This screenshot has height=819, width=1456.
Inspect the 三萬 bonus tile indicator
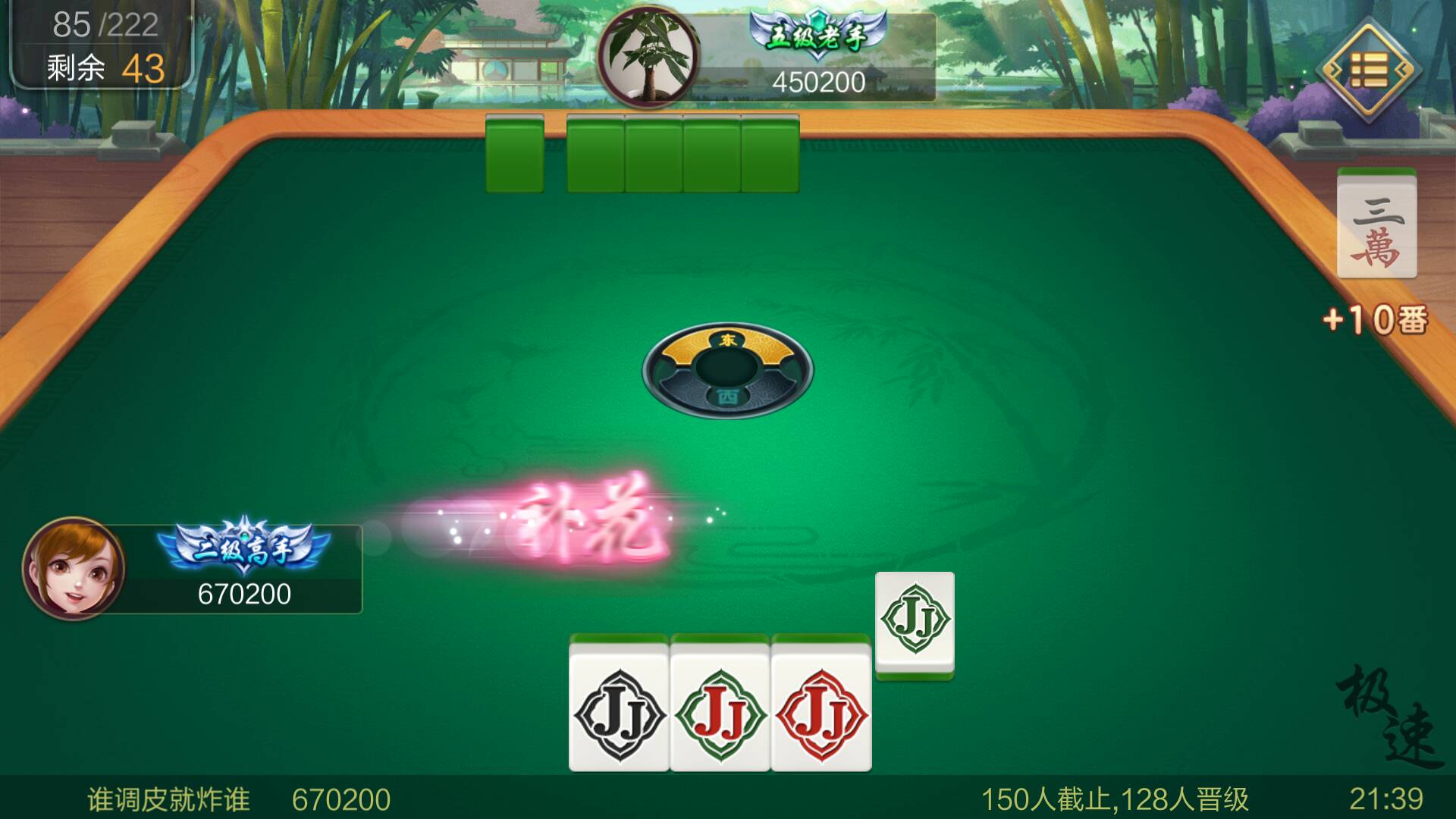1376,227
